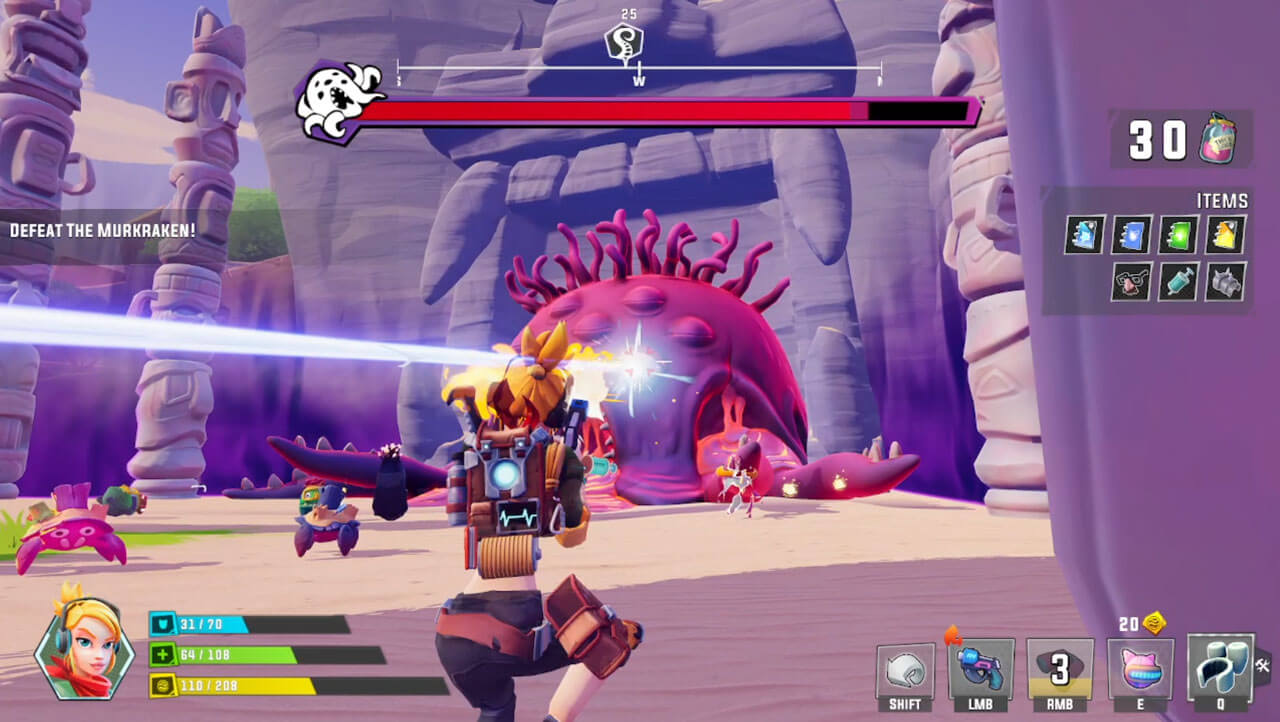Click the gold coin cost icon

coord(1155,623)
